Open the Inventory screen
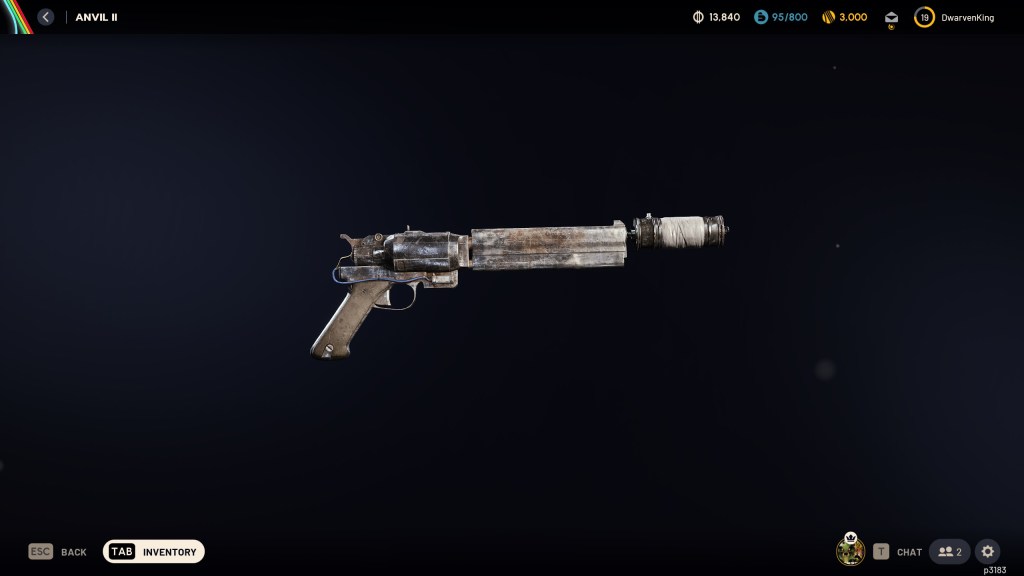Viewport: 1024px width, 576px height. click(x=154, y=552)
